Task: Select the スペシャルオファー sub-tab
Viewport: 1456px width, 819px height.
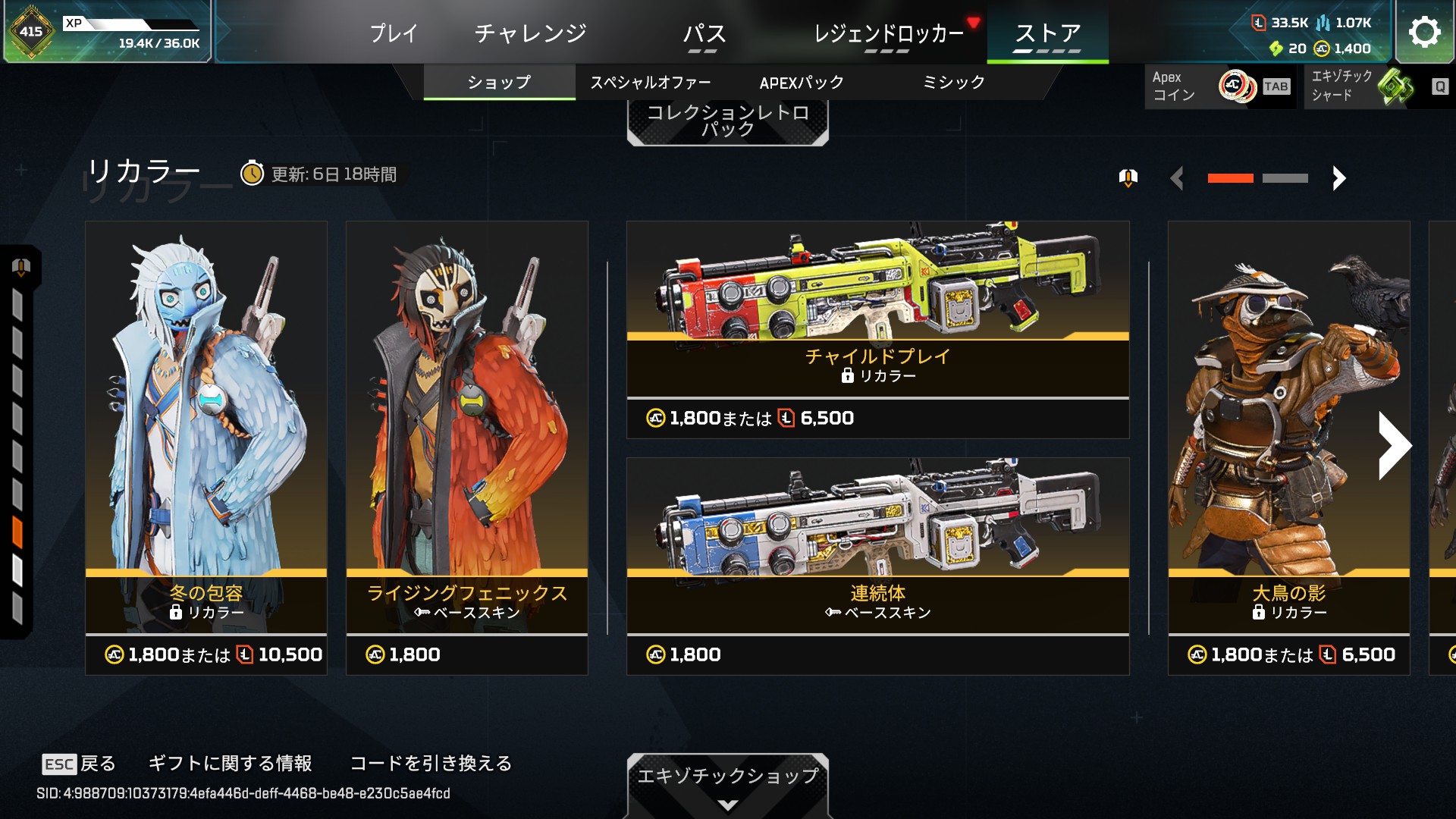Action: (651, 83)
